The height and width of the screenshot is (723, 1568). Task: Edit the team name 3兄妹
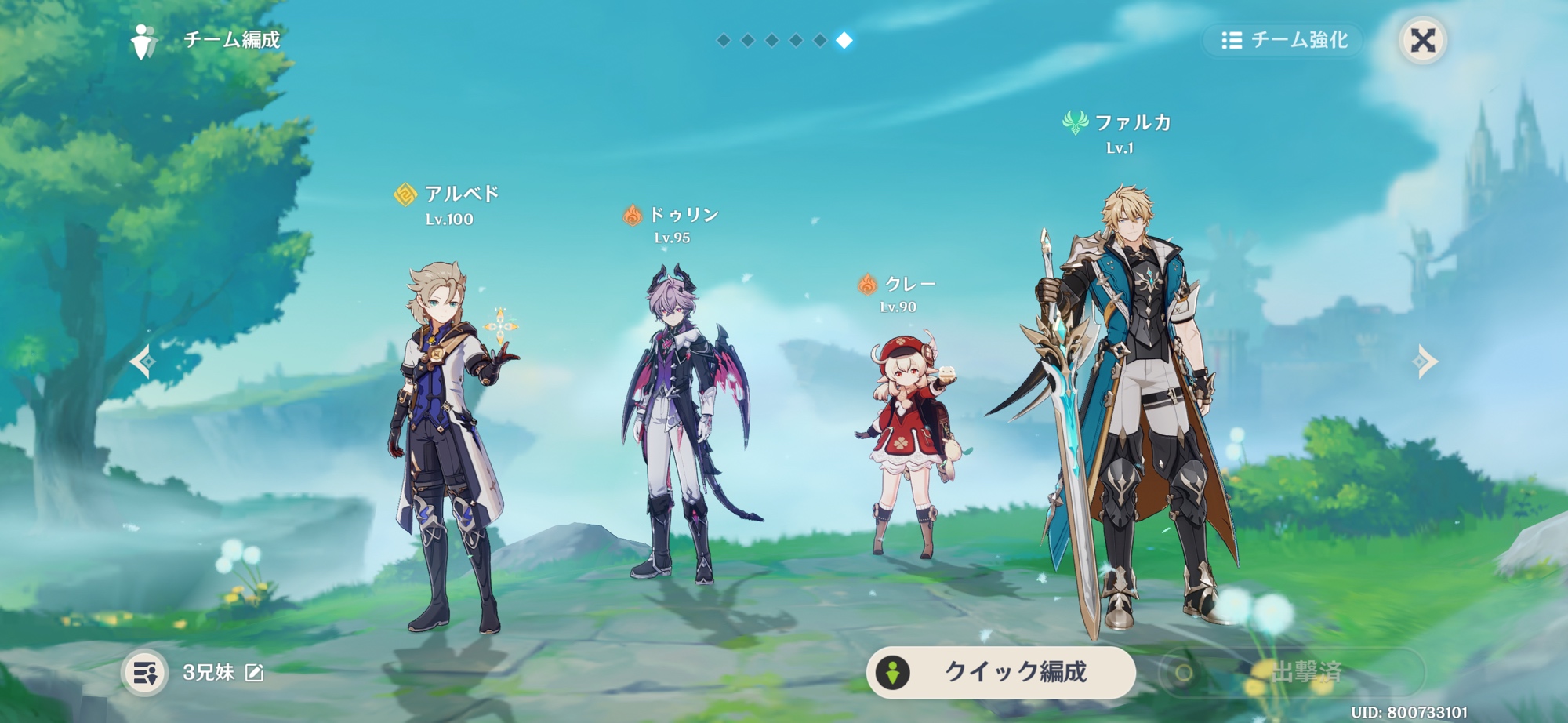(255, 673)
